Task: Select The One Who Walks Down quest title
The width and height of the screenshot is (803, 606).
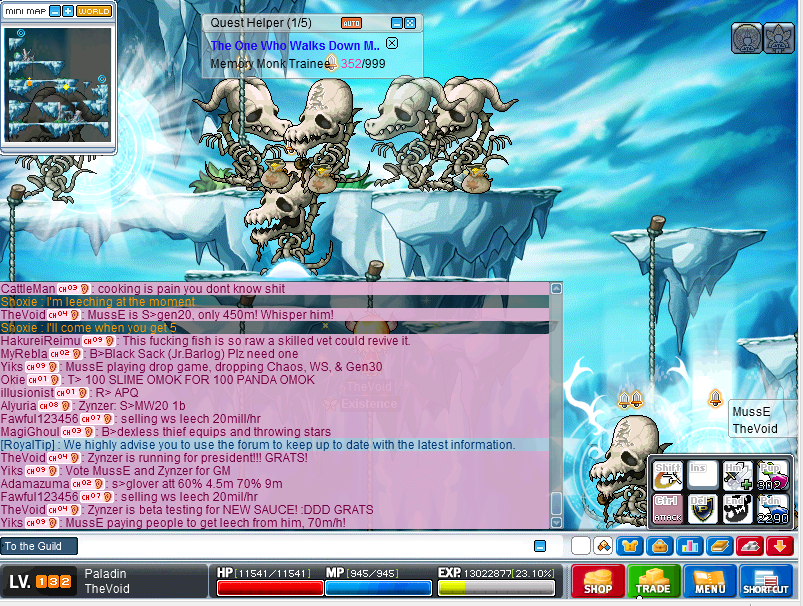Action: click(x=295, y=45)
